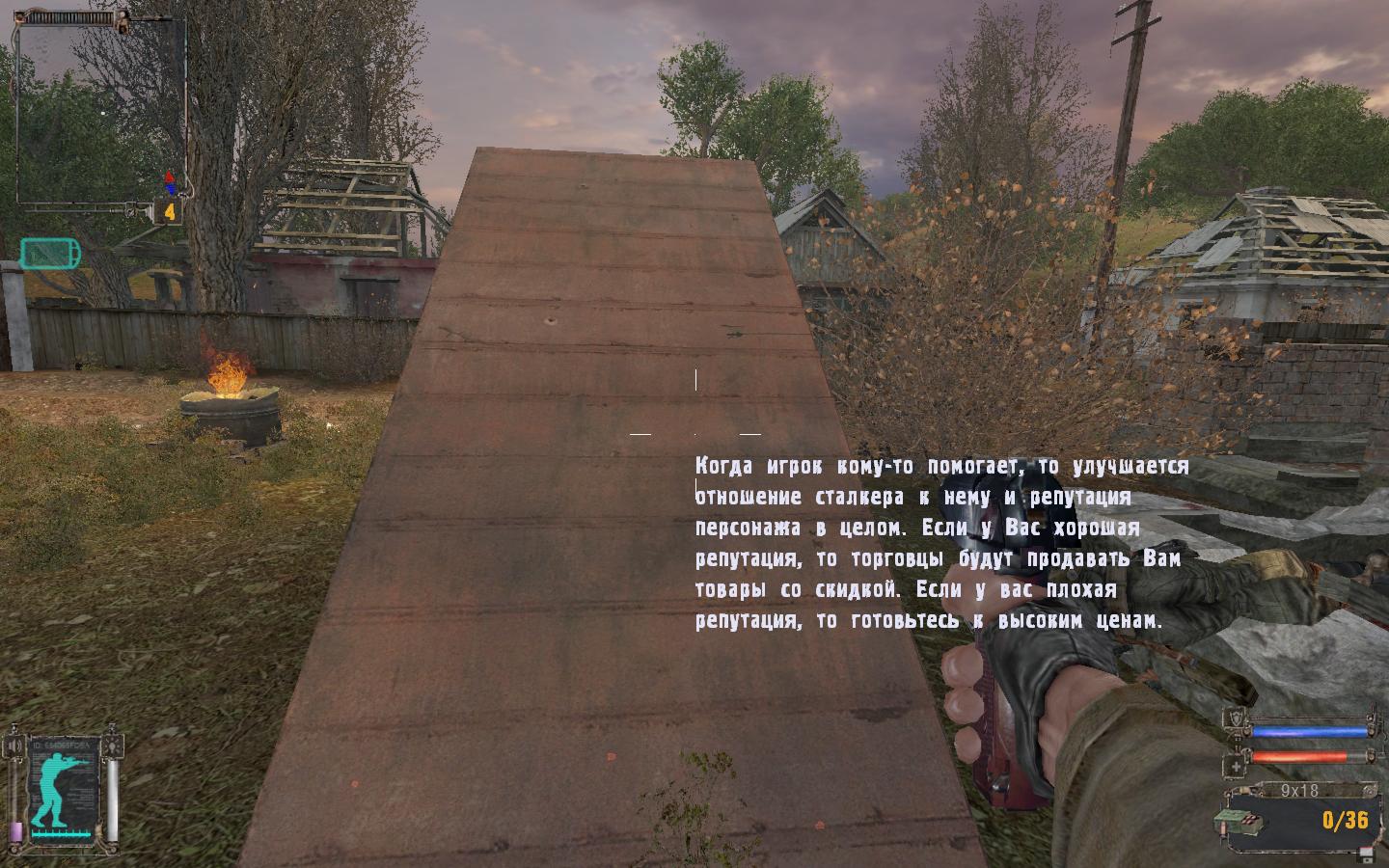Click the speaker noise icon
Viewport: 1389px width, 868px height.
14,746
